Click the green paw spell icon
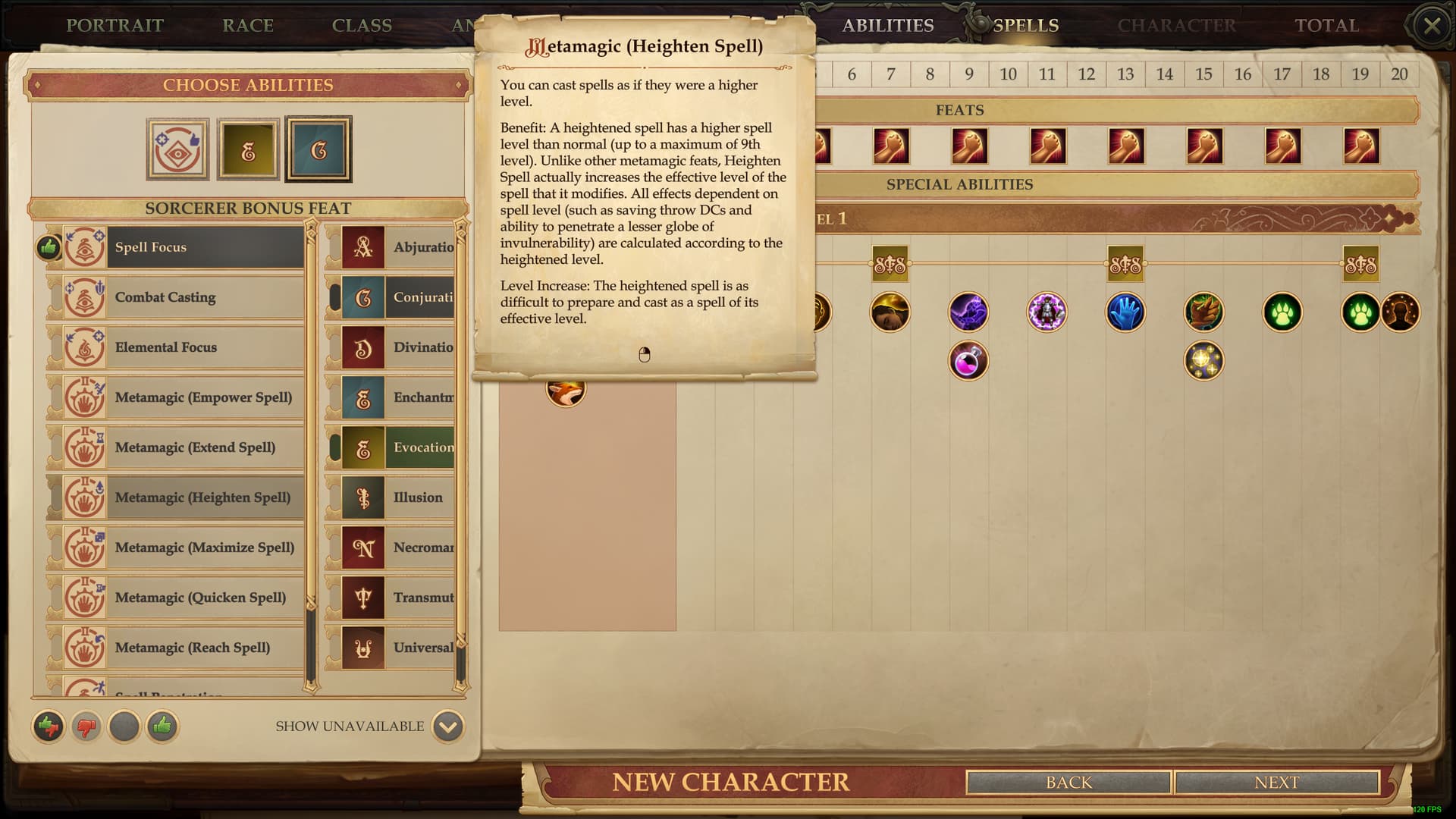Image resolution: width=1456 pixels, height=819 pixels. click(1282, 312)
